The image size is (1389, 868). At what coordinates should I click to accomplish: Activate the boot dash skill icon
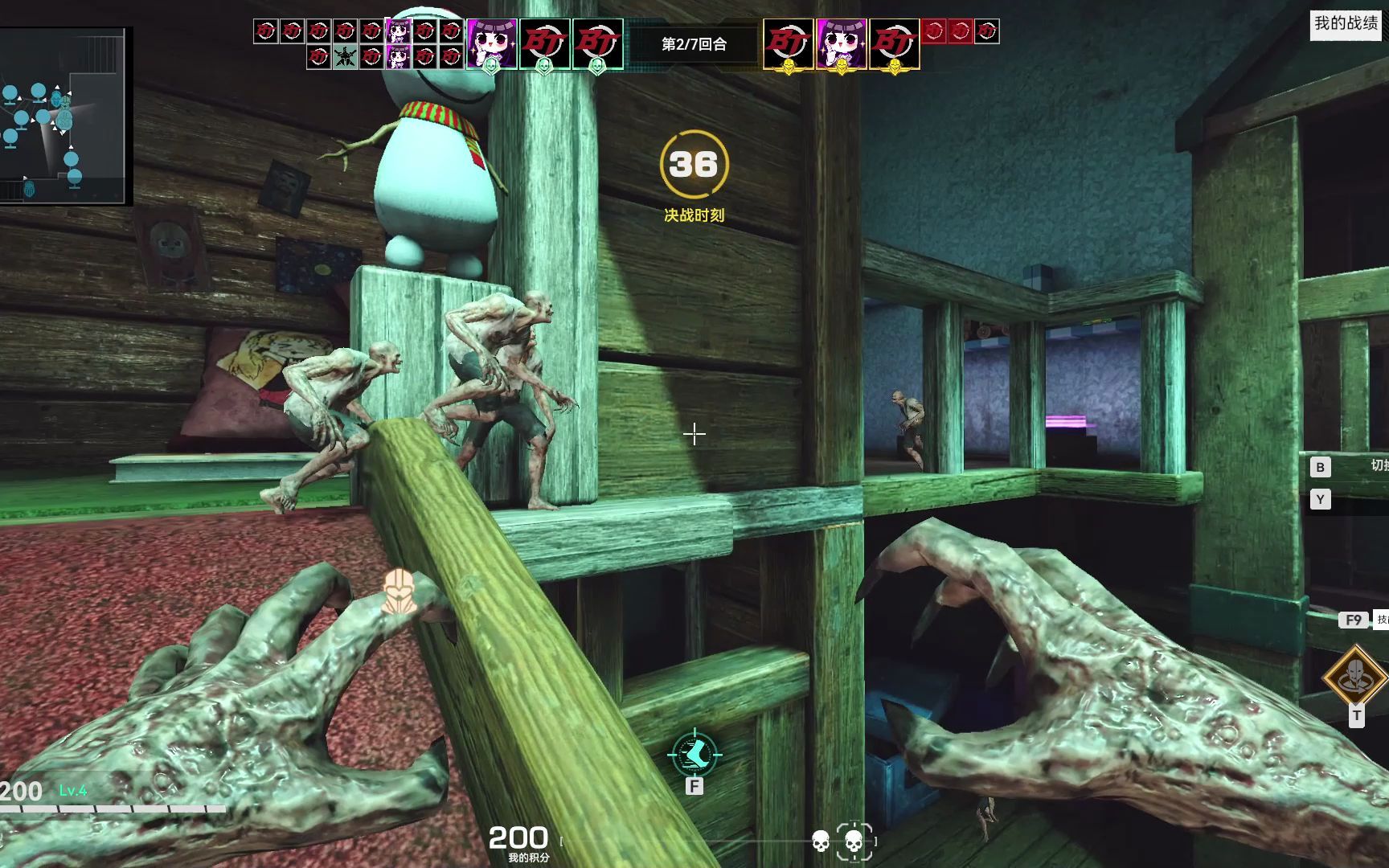[694, 754]
